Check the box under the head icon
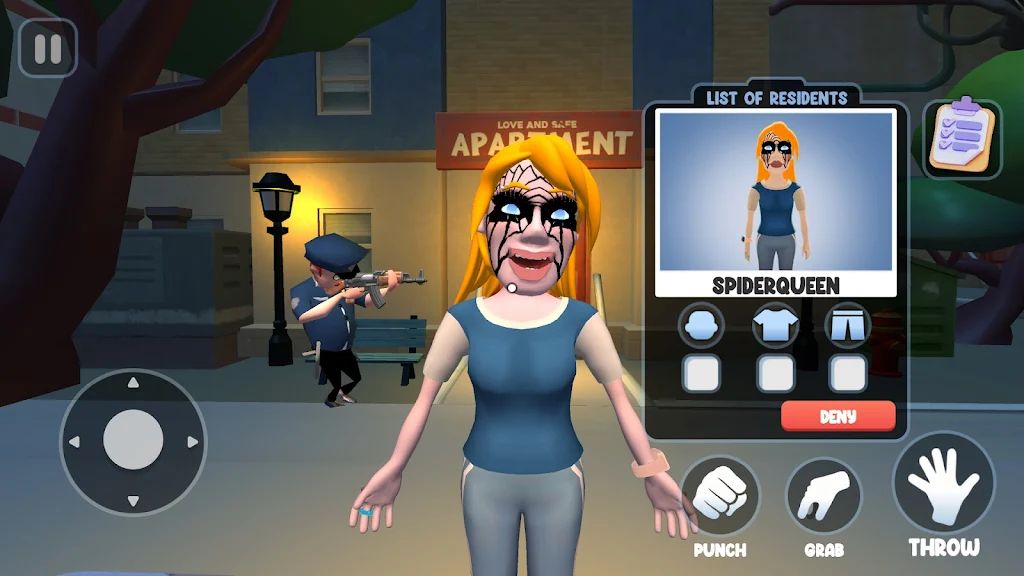 [701, 373]
